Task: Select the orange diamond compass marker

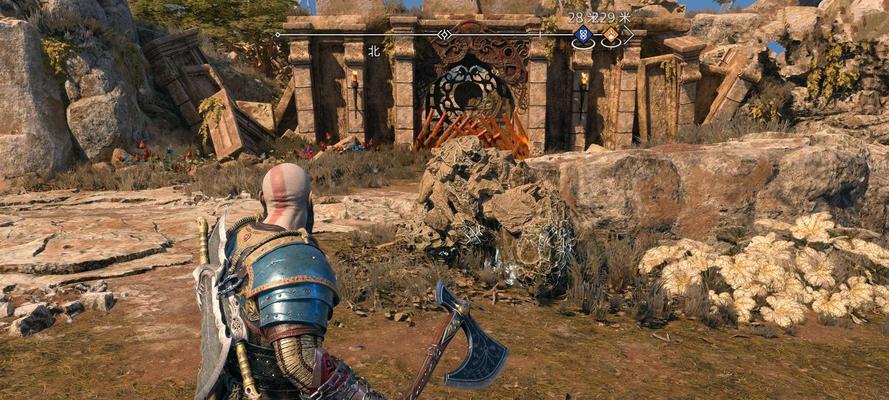Action: [609, 35]
